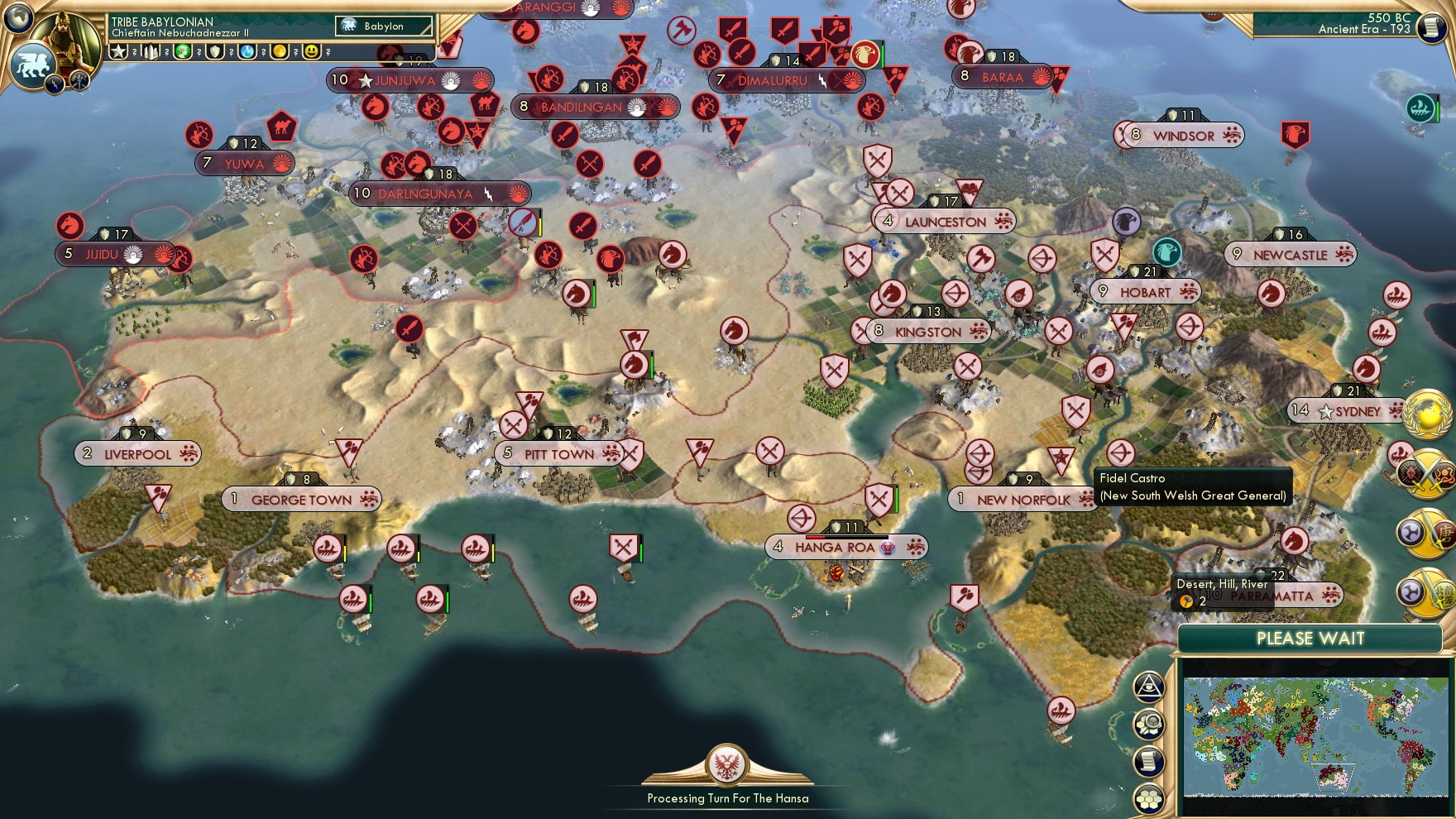This screenshot has height=819, width=1456.
Task: Click the scroll button beside the minimap
Action: pos(1149,761)
